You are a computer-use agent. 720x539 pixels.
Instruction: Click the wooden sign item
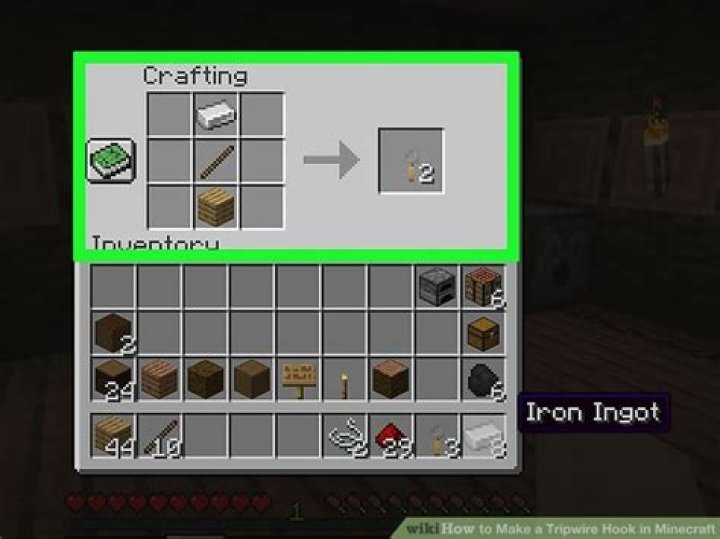[297, 379]
